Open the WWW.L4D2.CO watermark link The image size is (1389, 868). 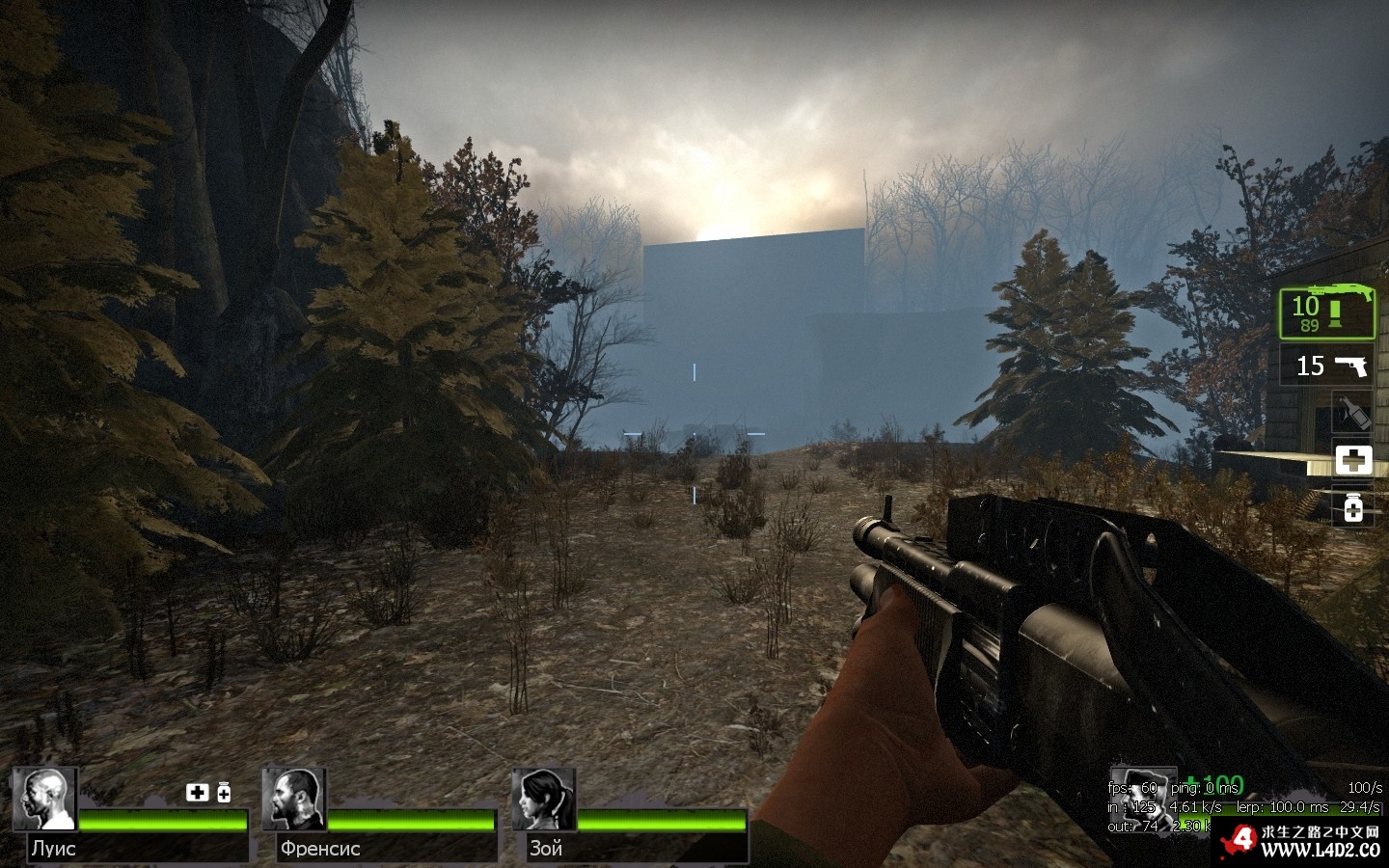1319,850
